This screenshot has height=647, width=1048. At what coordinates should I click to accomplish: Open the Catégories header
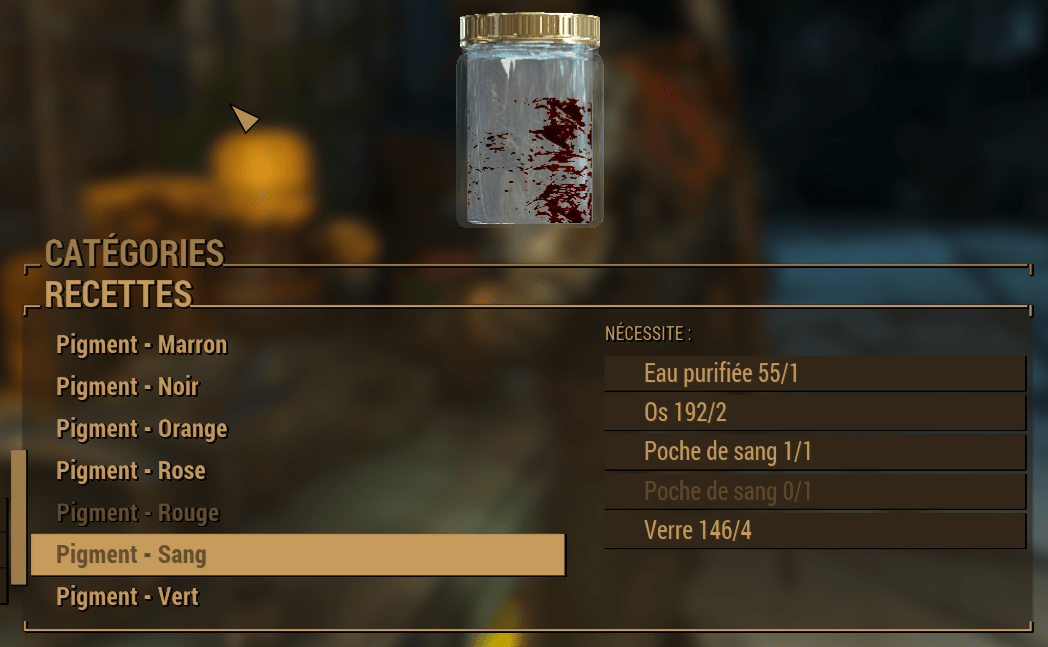coord(134,253)
